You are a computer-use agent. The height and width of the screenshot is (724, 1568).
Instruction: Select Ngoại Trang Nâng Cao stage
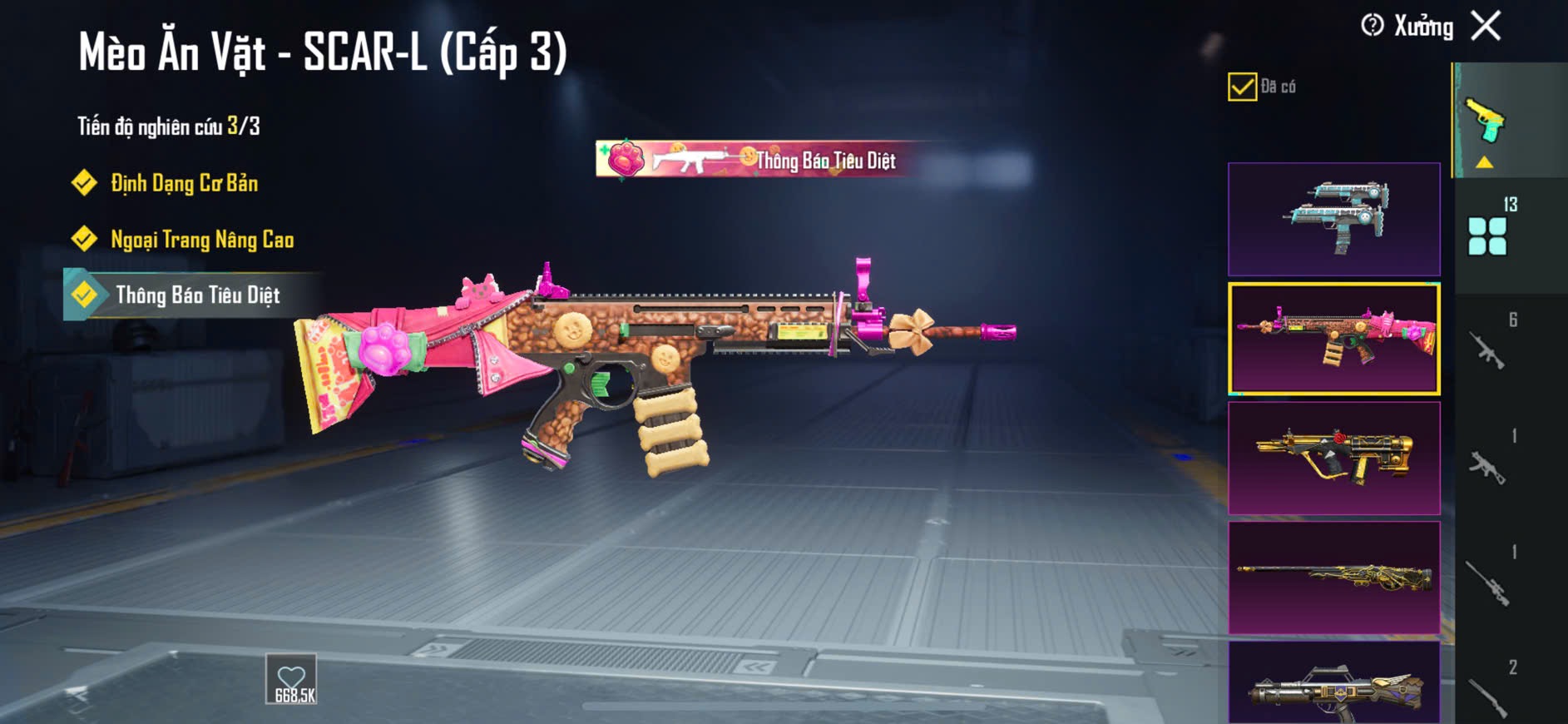coord(201,240)
